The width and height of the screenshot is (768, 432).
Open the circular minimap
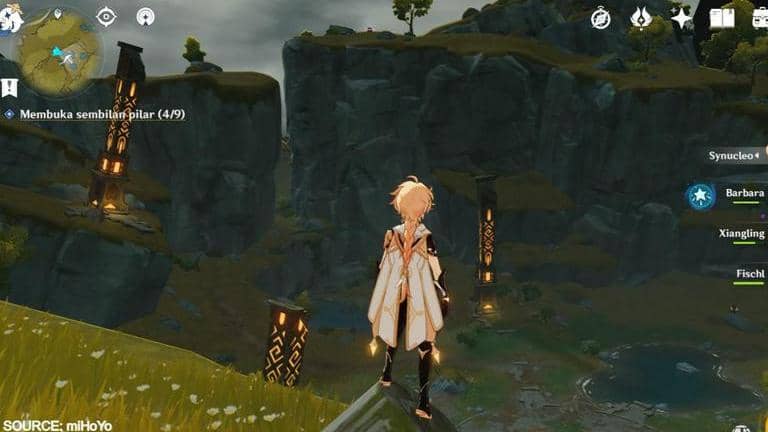[x=59, y=52]
